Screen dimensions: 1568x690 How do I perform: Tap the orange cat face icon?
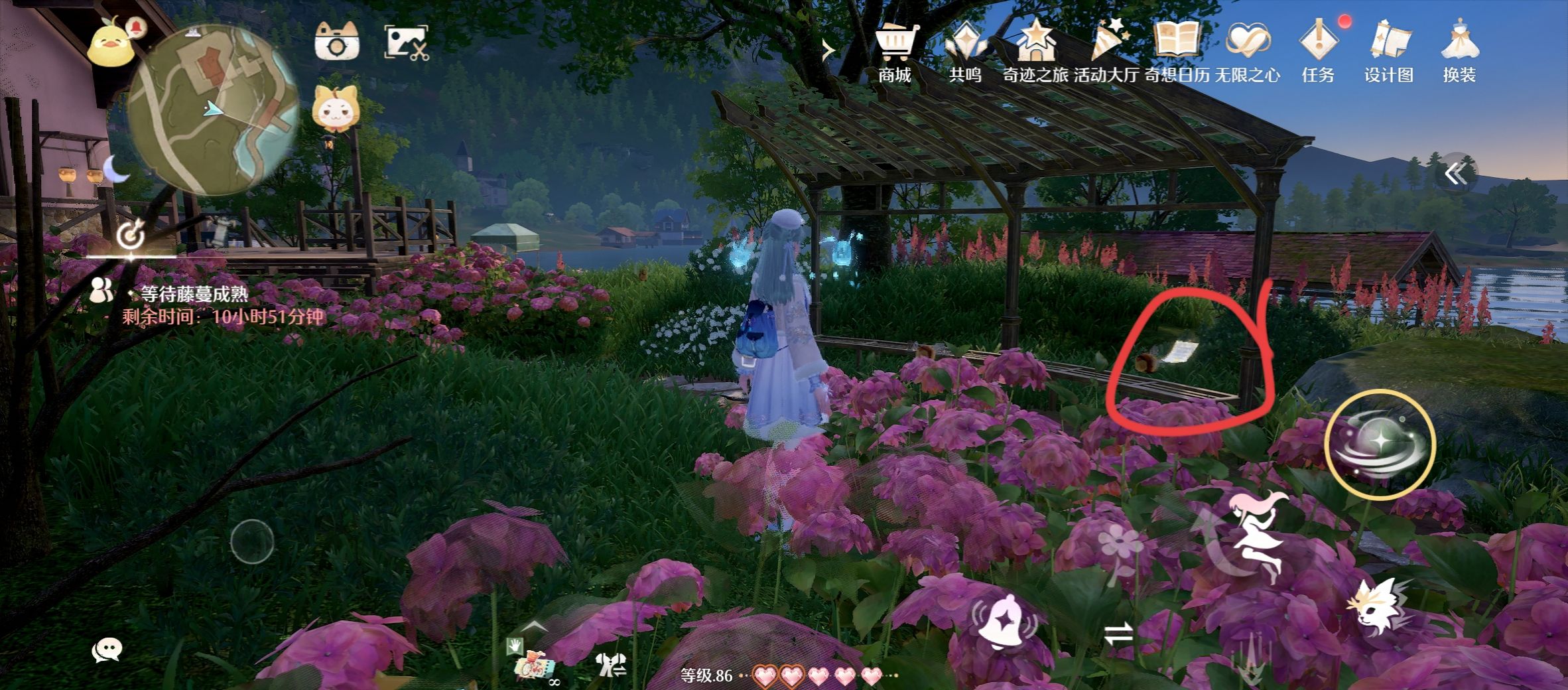(335, 109)
